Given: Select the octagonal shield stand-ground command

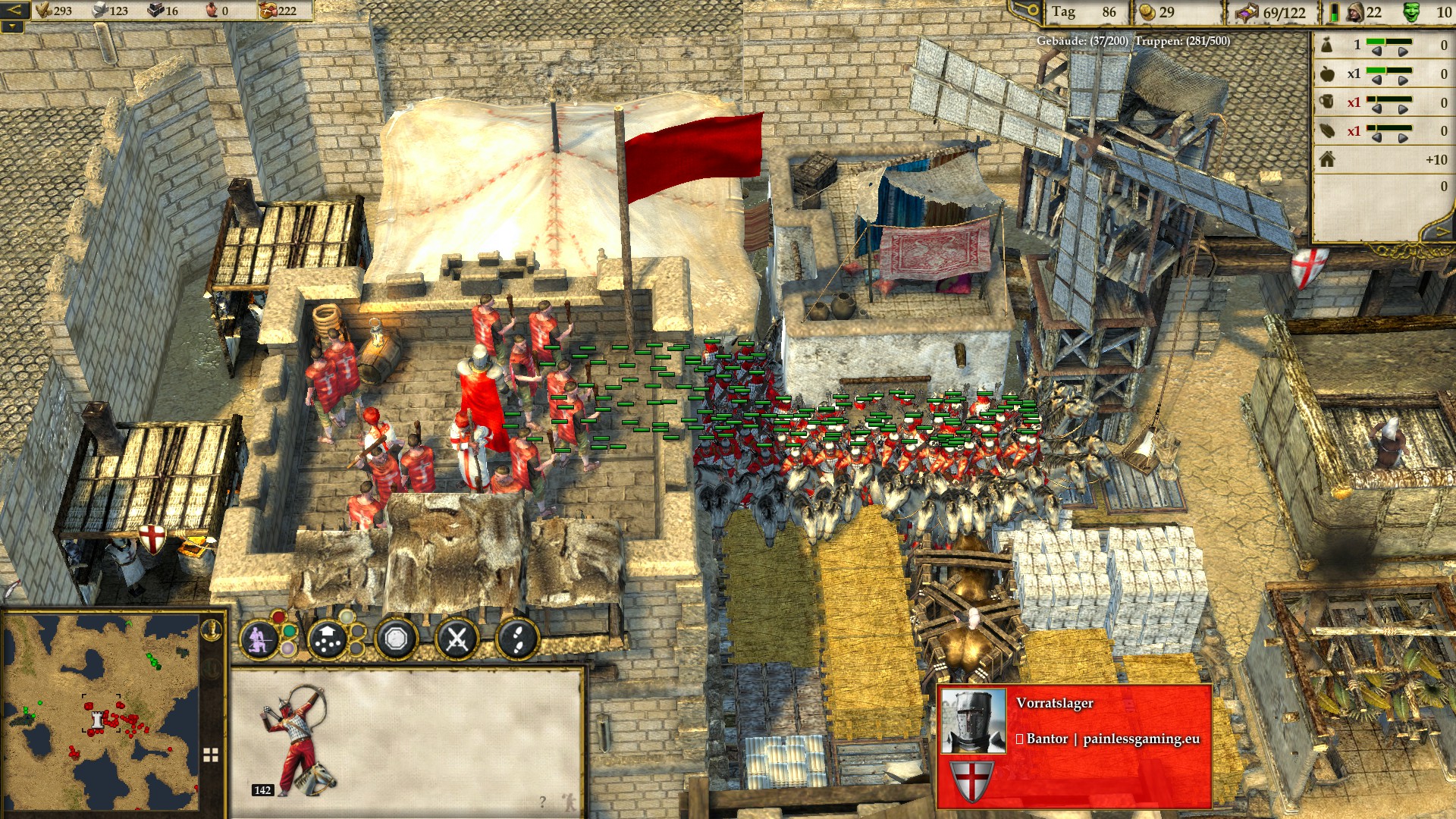Looking at the screenshot, I should (397, 639).
